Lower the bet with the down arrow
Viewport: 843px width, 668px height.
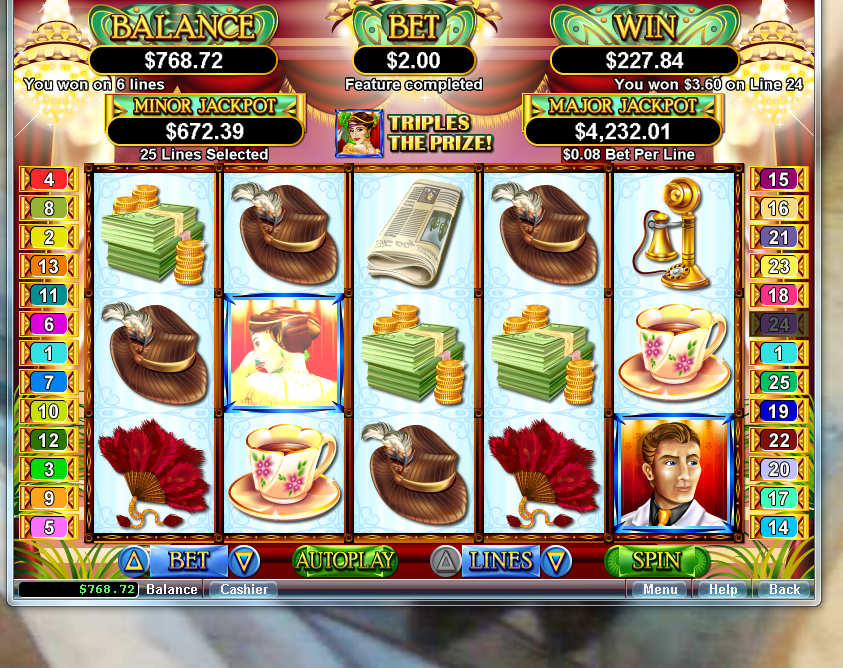coord(244,561)
